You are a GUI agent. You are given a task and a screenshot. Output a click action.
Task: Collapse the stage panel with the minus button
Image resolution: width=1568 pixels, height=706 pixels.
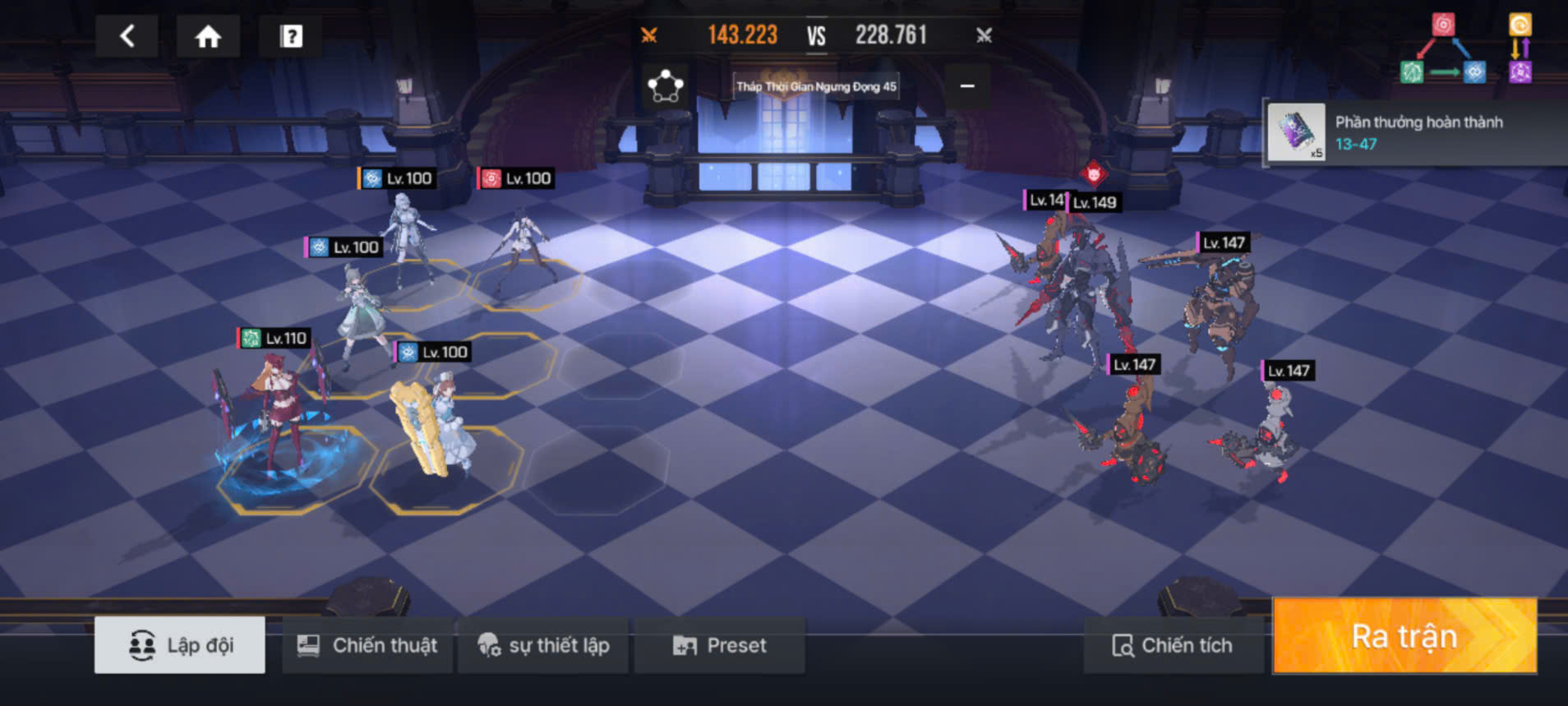(967, 85)
